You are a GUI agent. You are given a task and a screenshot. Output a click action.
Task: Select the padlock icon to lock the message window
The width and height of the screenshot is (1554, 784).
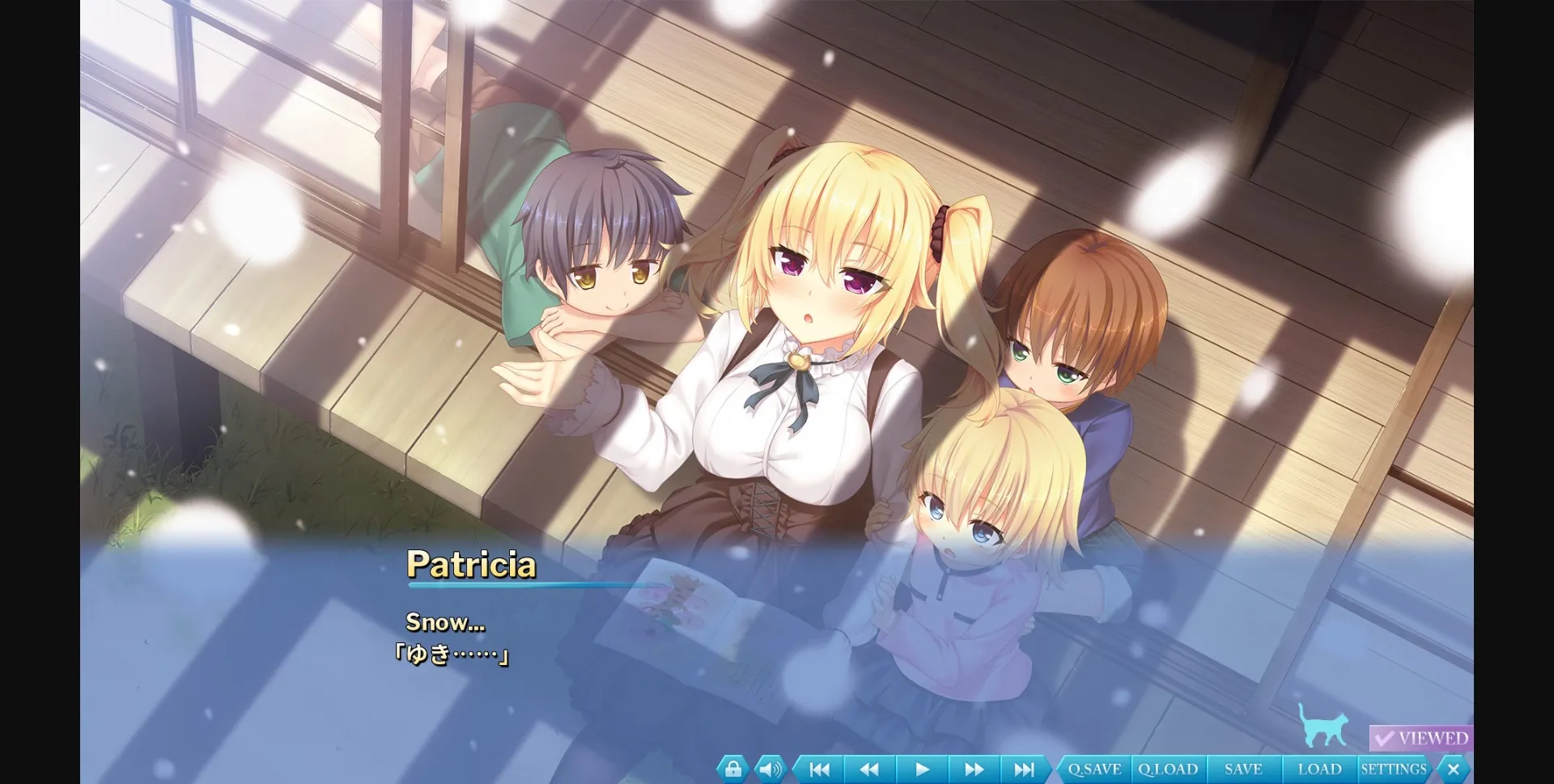pos(732,769)
